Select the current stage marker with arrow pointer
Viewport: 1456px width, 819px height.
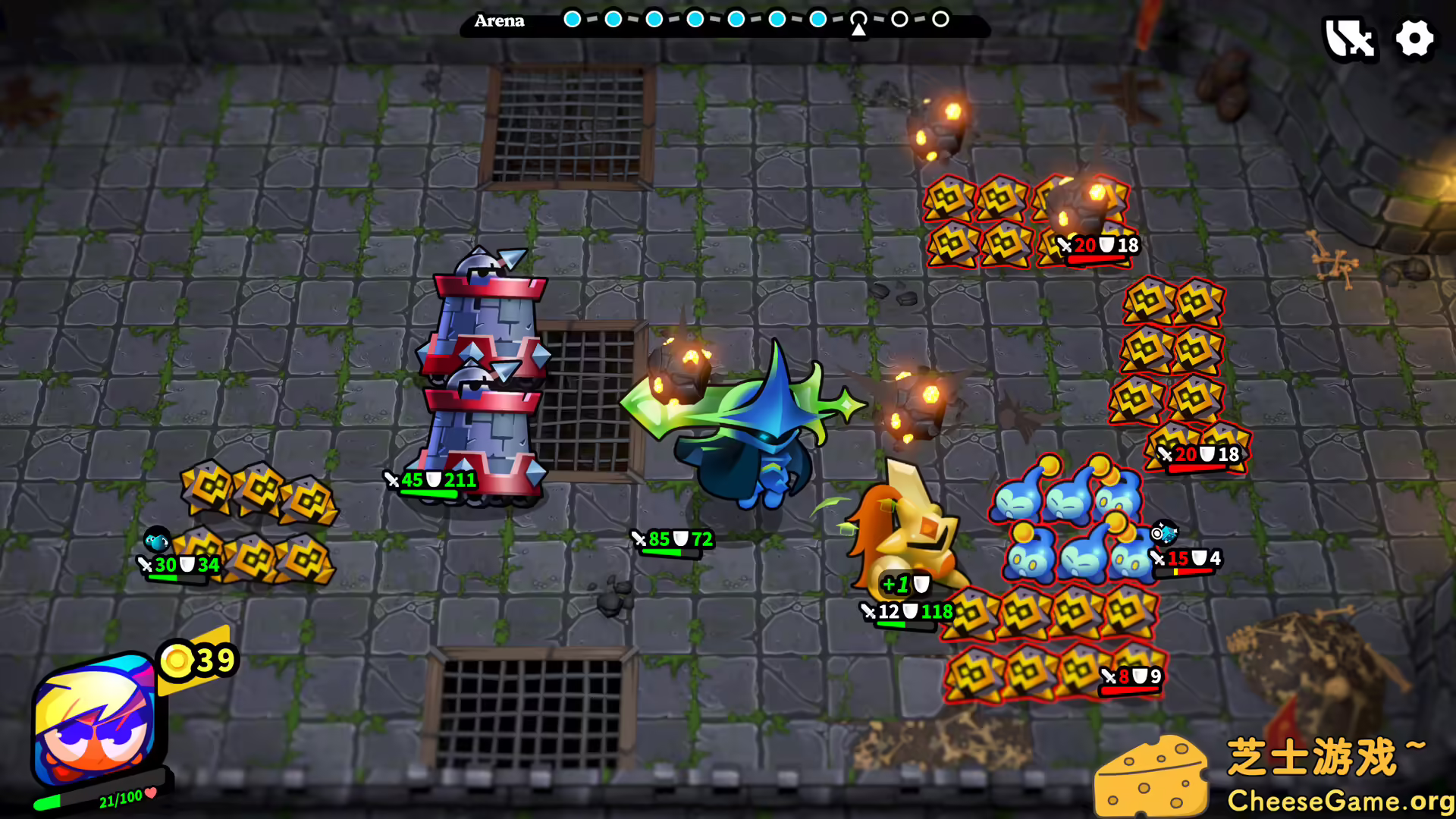pyautogui.click(x=858, y=23)
